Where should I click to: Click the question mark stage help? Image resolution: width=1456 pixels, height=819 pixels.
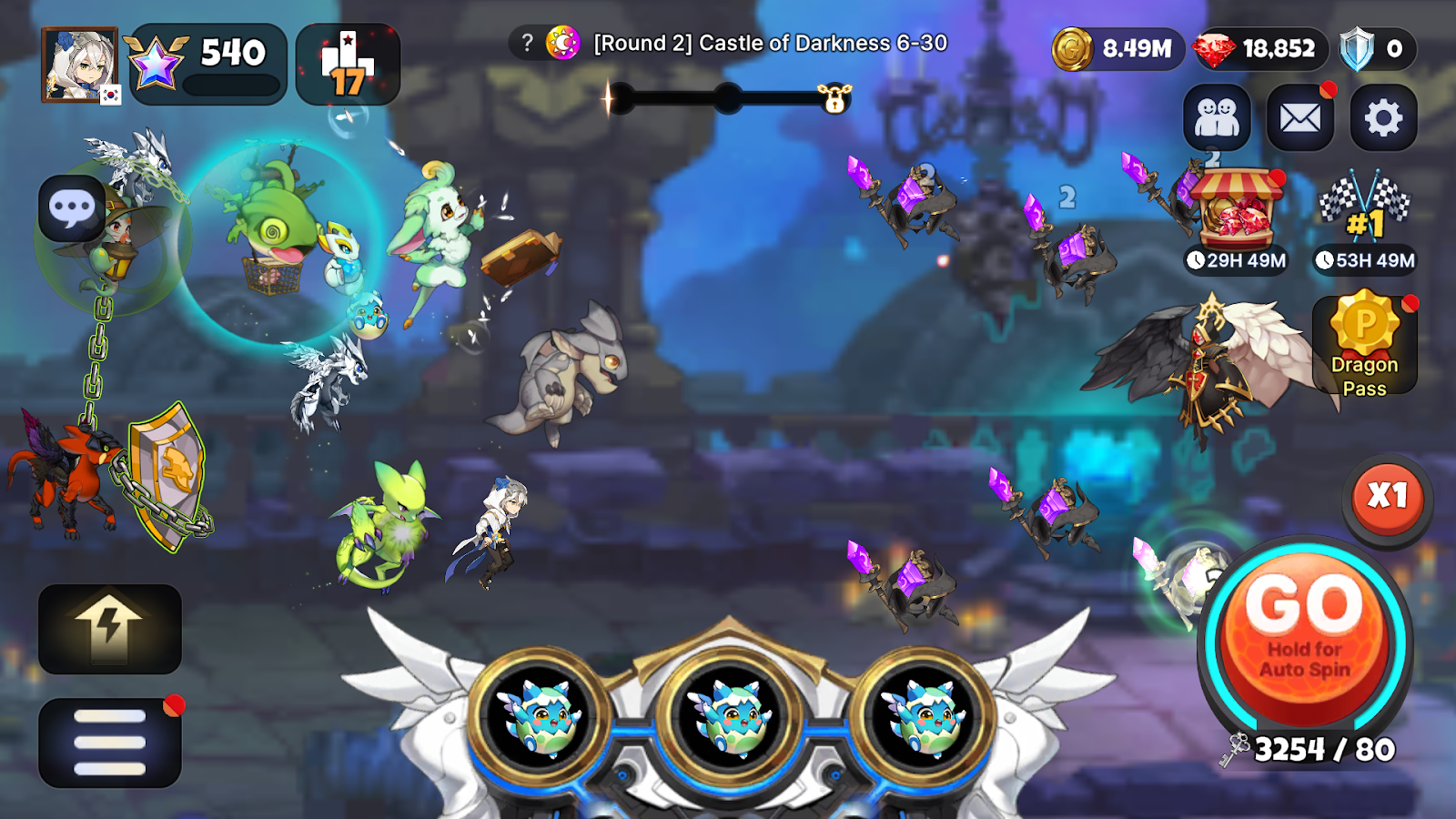coord(527,43)
